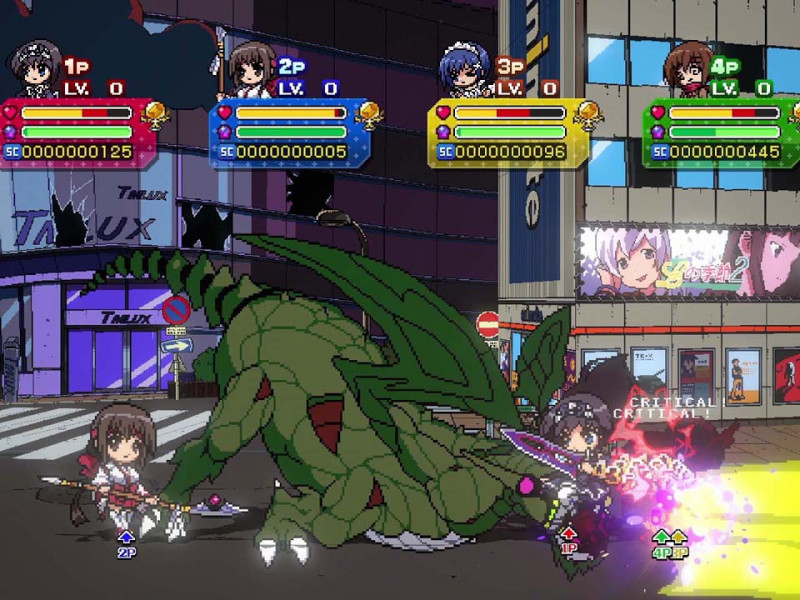Click the trophy icon on the pink 1P panel

pyautogui.click(x=156, y=114)
